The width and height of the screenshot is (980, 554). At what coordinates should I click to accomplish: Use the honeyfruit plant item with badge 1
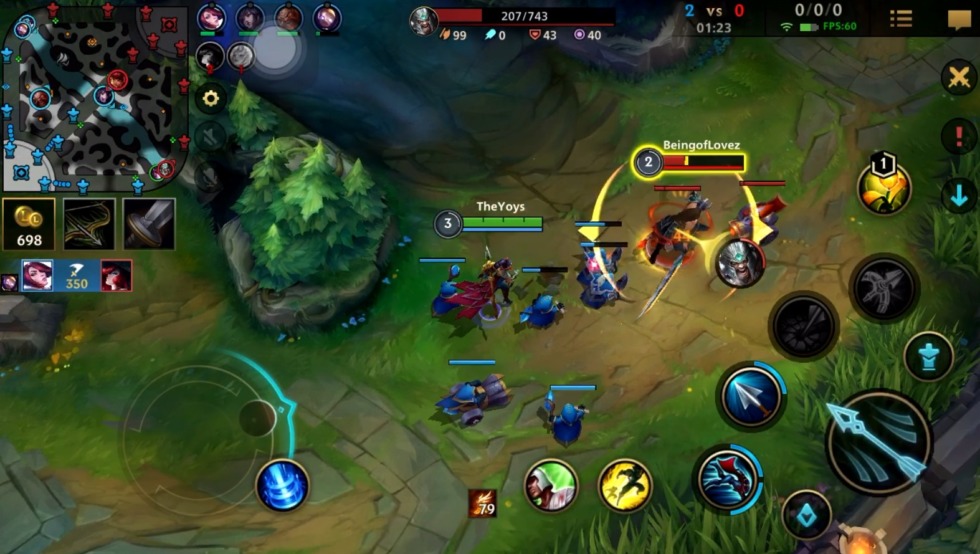[884, 187]
